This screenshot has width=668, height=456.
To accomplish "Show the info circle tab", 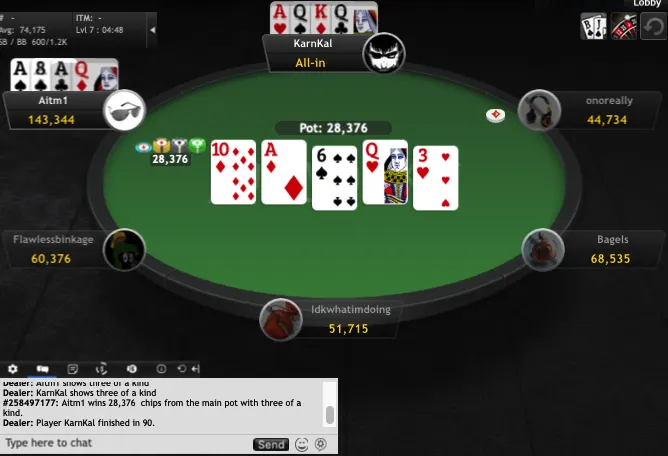I will 161,369.
